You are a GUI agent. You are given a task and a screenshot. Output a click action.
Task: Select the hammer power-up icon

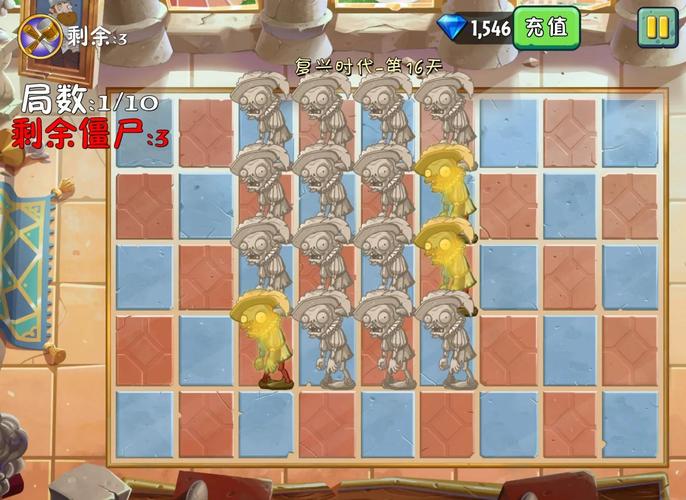tap(40, 36)
